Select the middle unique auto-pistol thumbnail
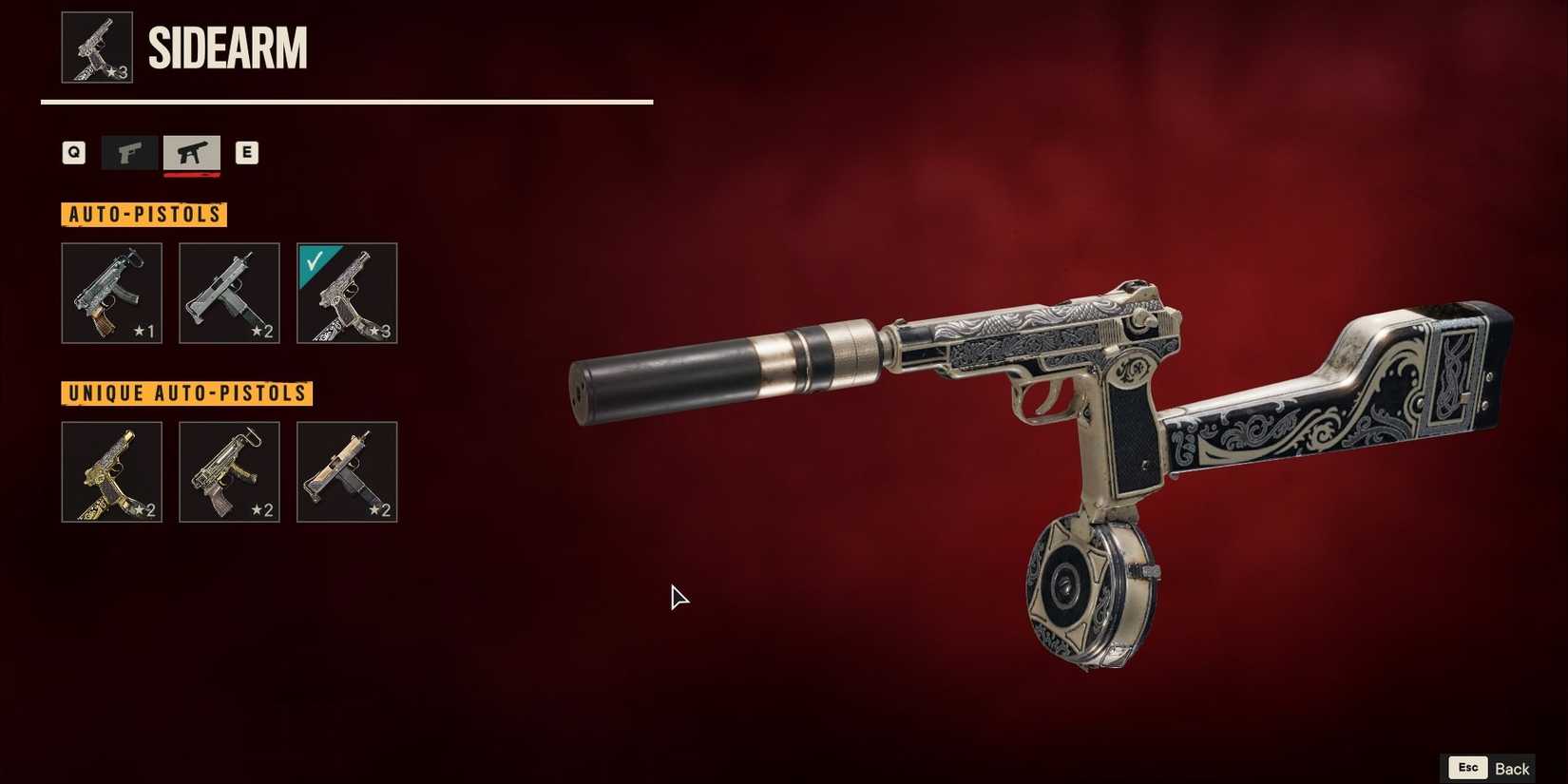 (229, 471)
